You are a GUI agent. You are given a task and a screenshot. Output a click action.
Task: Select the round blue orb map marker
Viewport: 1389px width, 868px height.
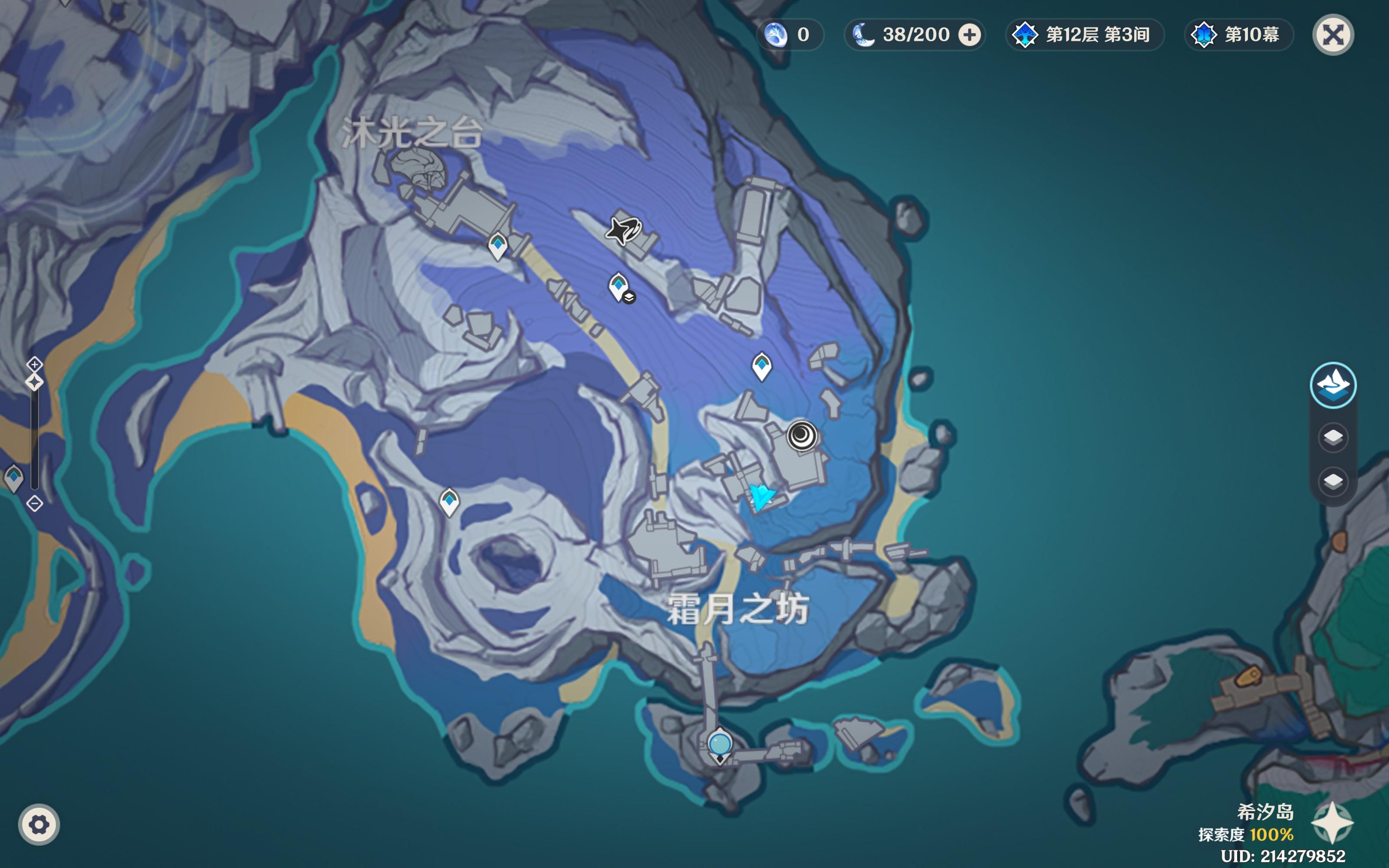tap(719, 744)
